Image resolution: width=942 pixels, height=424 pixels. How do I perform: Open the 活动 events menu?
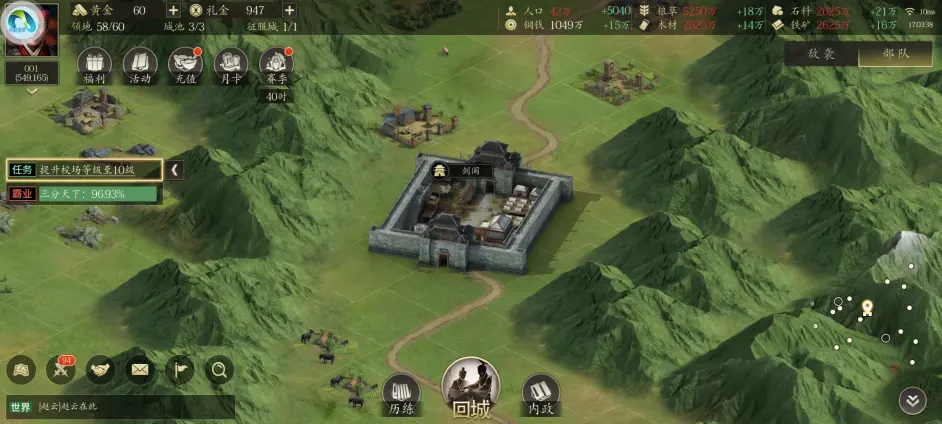pyautogui.click(x=140, y=67)
